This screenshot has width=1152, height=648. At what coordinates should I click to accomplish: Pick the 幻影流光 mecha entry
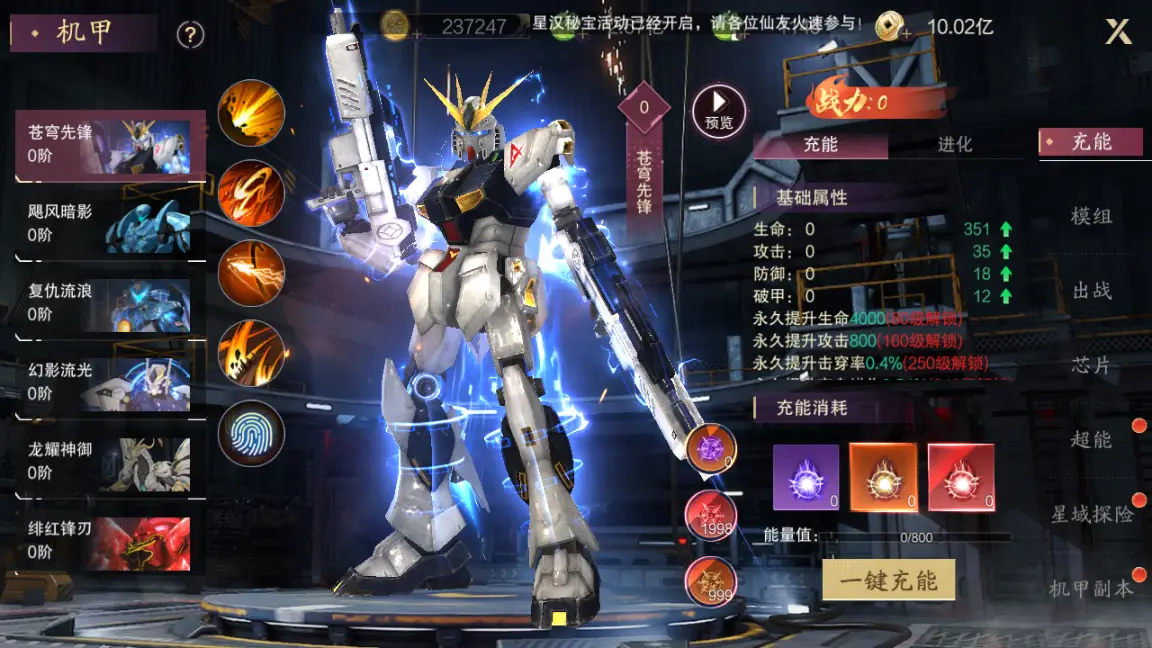110,382
